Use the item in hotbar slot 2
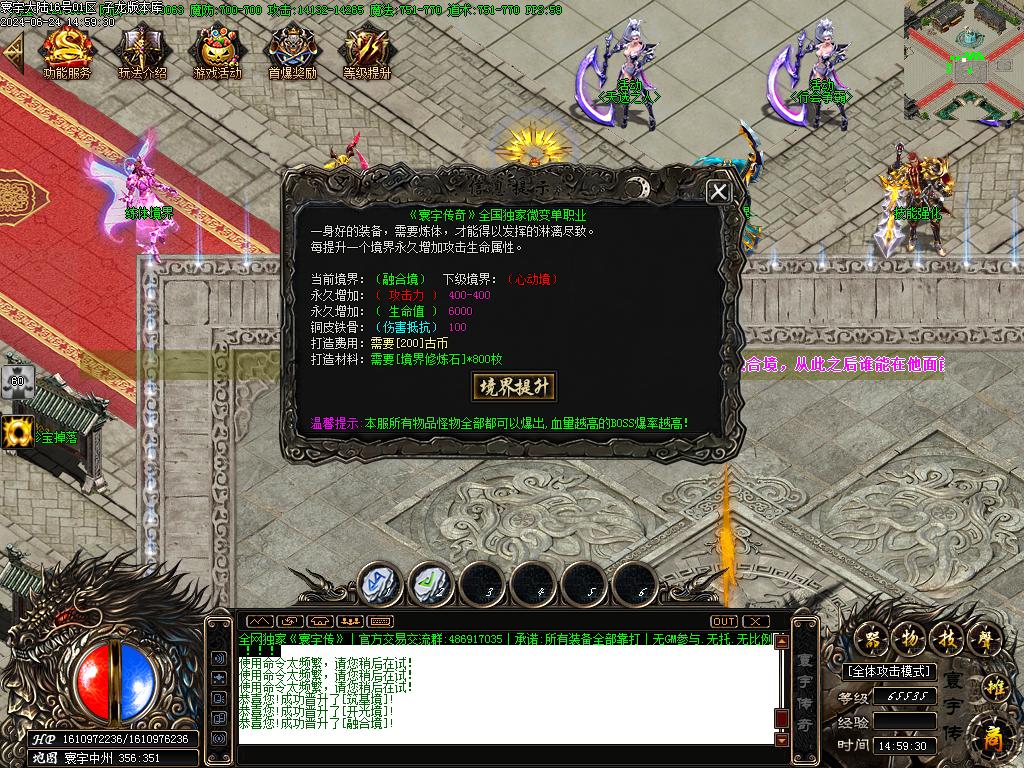1024x768 pixels. coord(432,582)
